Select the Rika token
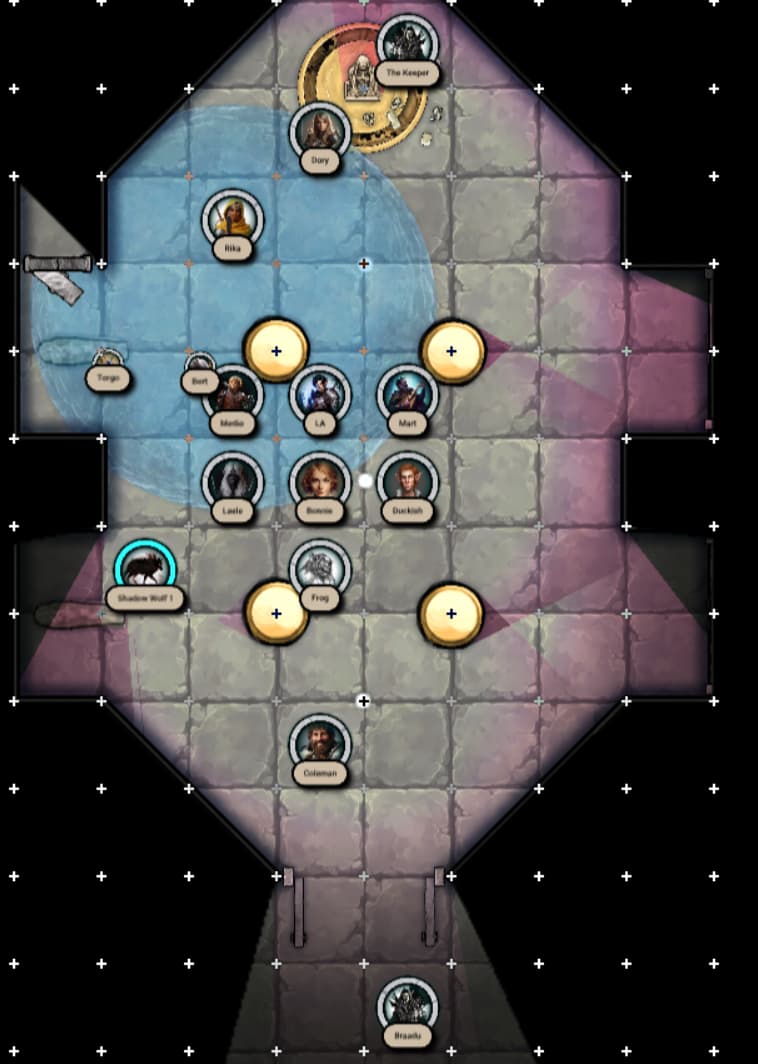 click(232, 218)
